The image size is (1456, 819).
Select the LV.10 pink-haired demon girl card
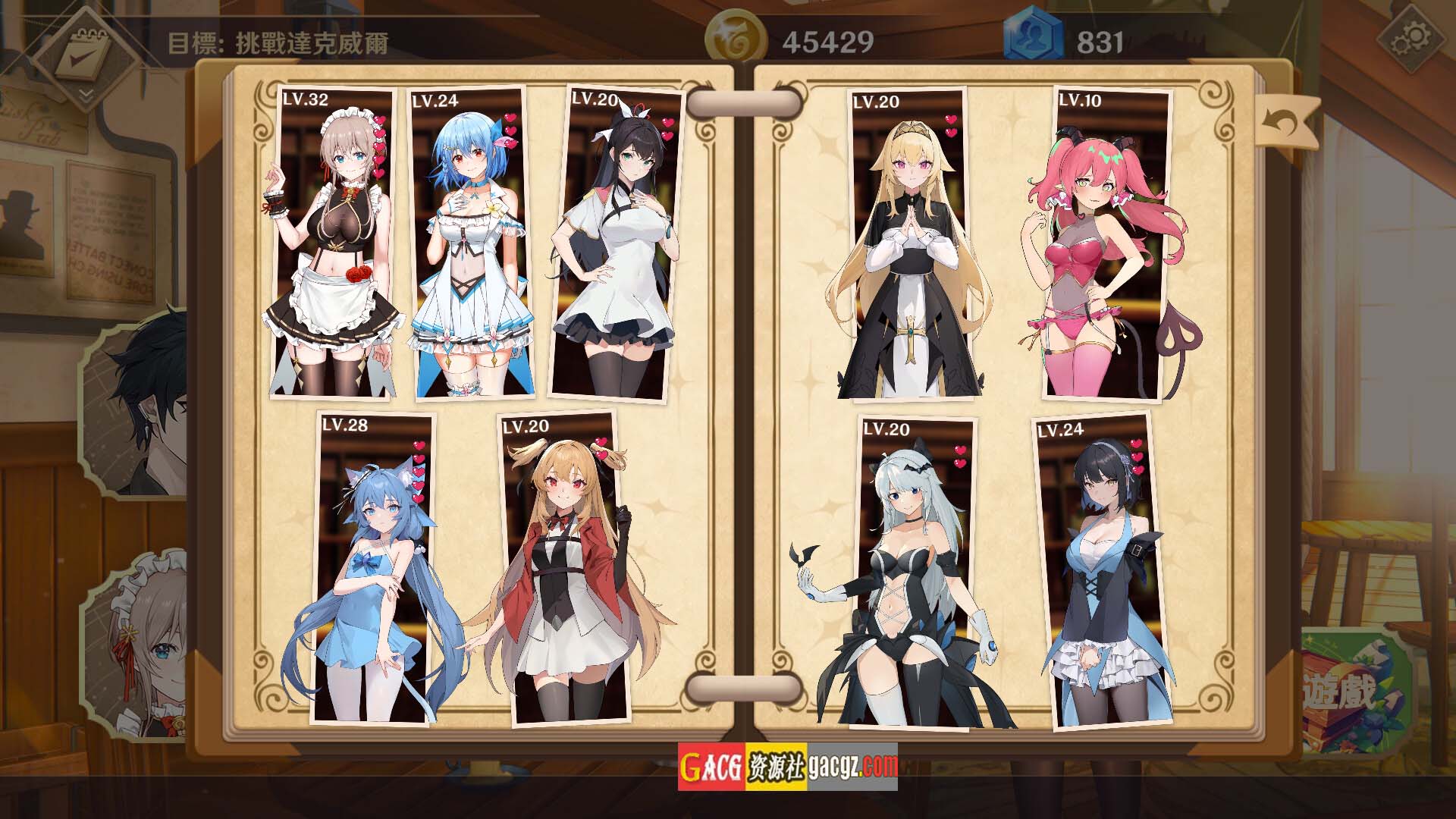(1109, 243)
